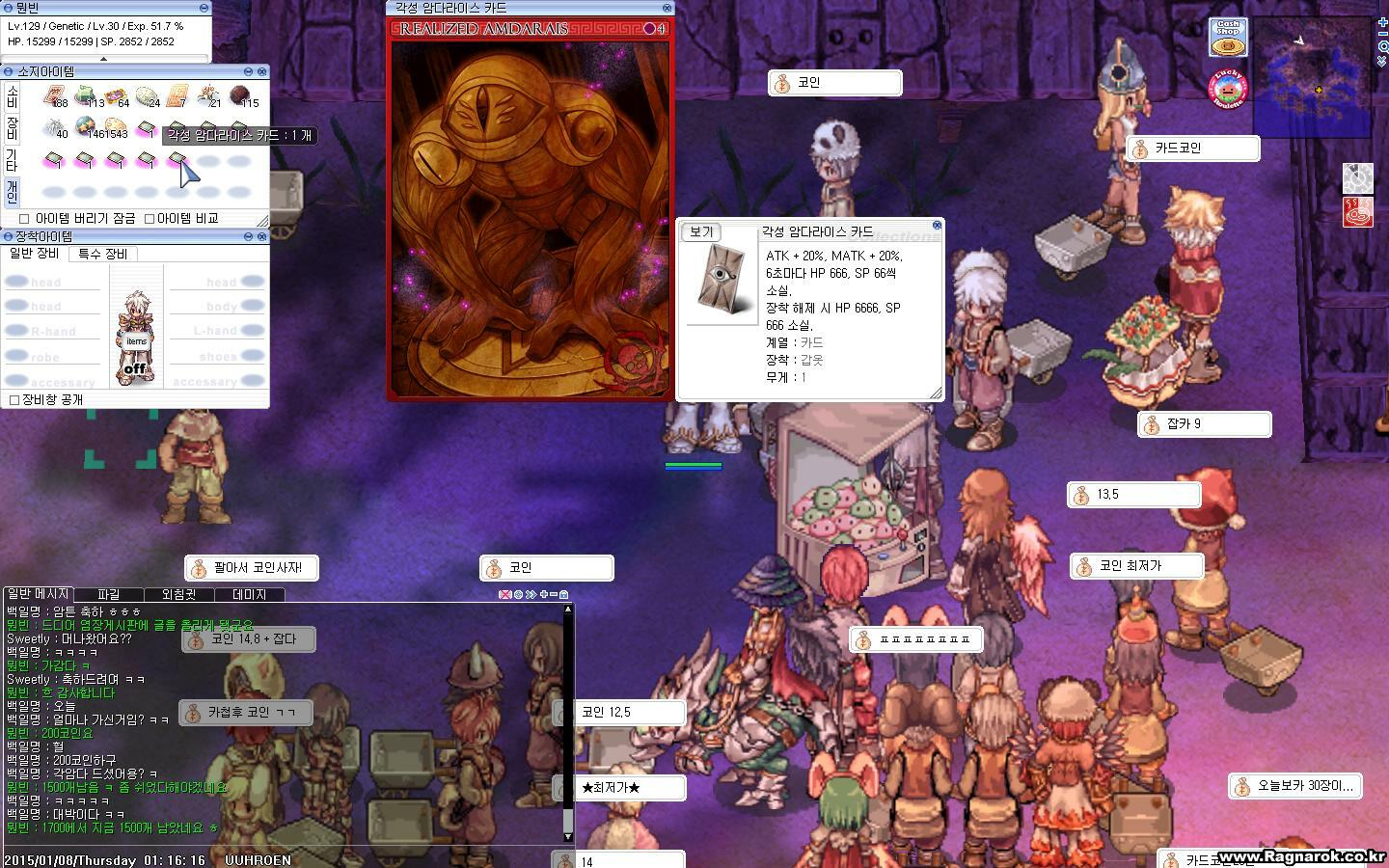Switch to the 특수 장비 equipment tab
This screenshot has width=1389, height=868.
tap(102, 254)
